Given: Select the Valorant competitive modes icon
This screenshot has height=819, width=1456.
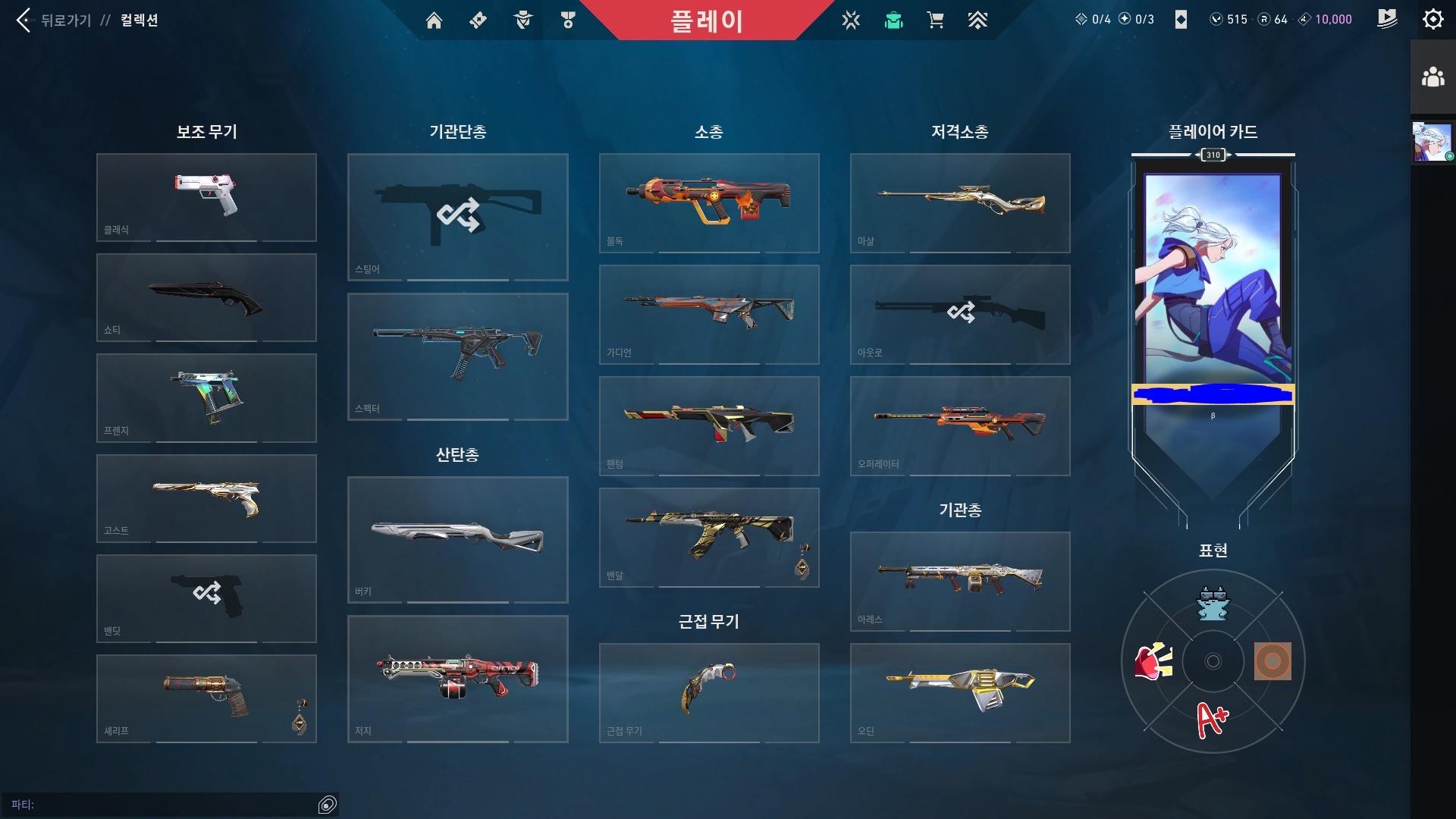Looking at the screenshot, I should [852, 20].
